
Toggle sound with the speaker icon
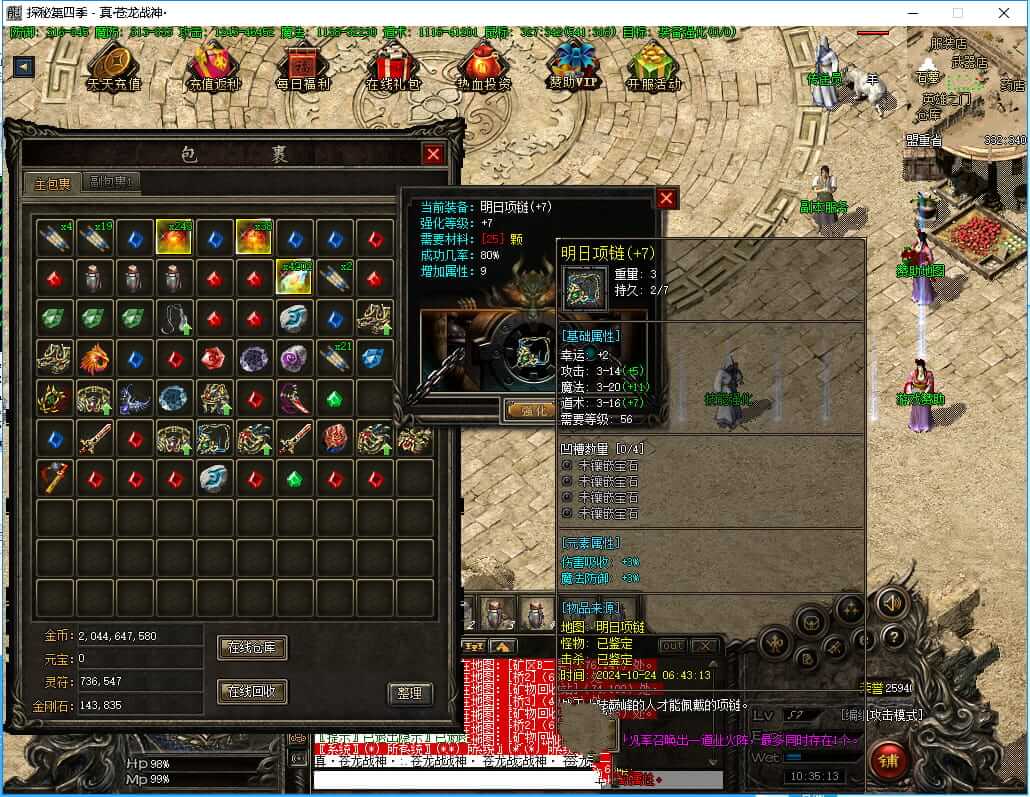coord(891,602)
